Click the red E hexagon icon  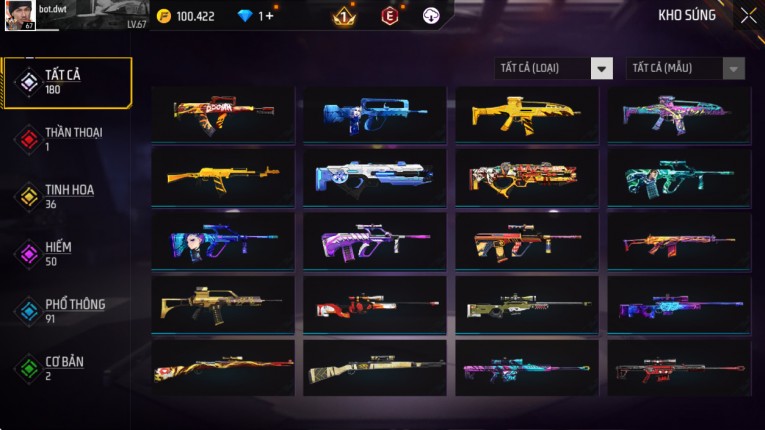pos(390,16)
